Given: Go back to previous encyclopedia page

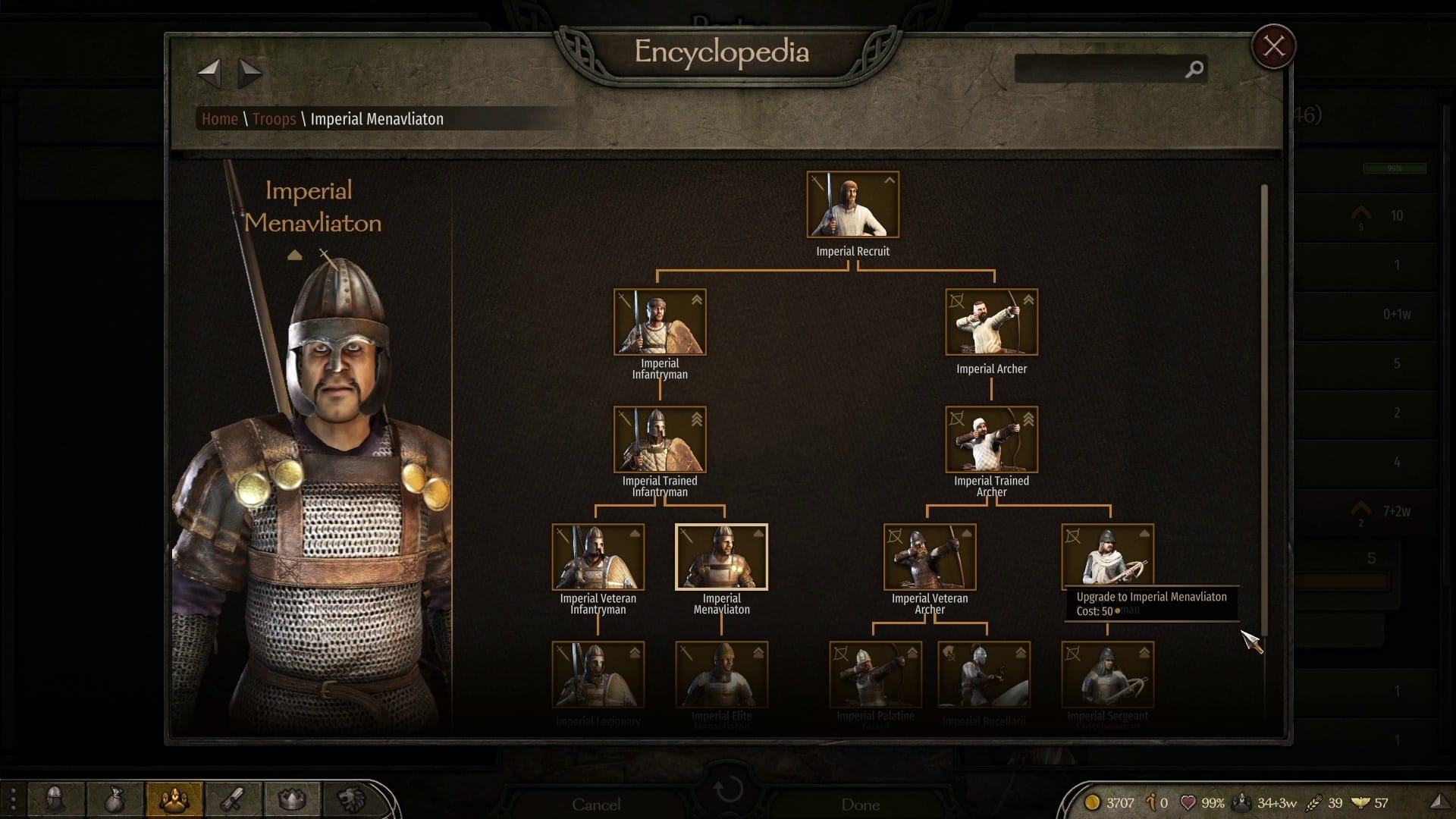Looking at the screenshot, I should pyautogui.click(x=209, y=73).
